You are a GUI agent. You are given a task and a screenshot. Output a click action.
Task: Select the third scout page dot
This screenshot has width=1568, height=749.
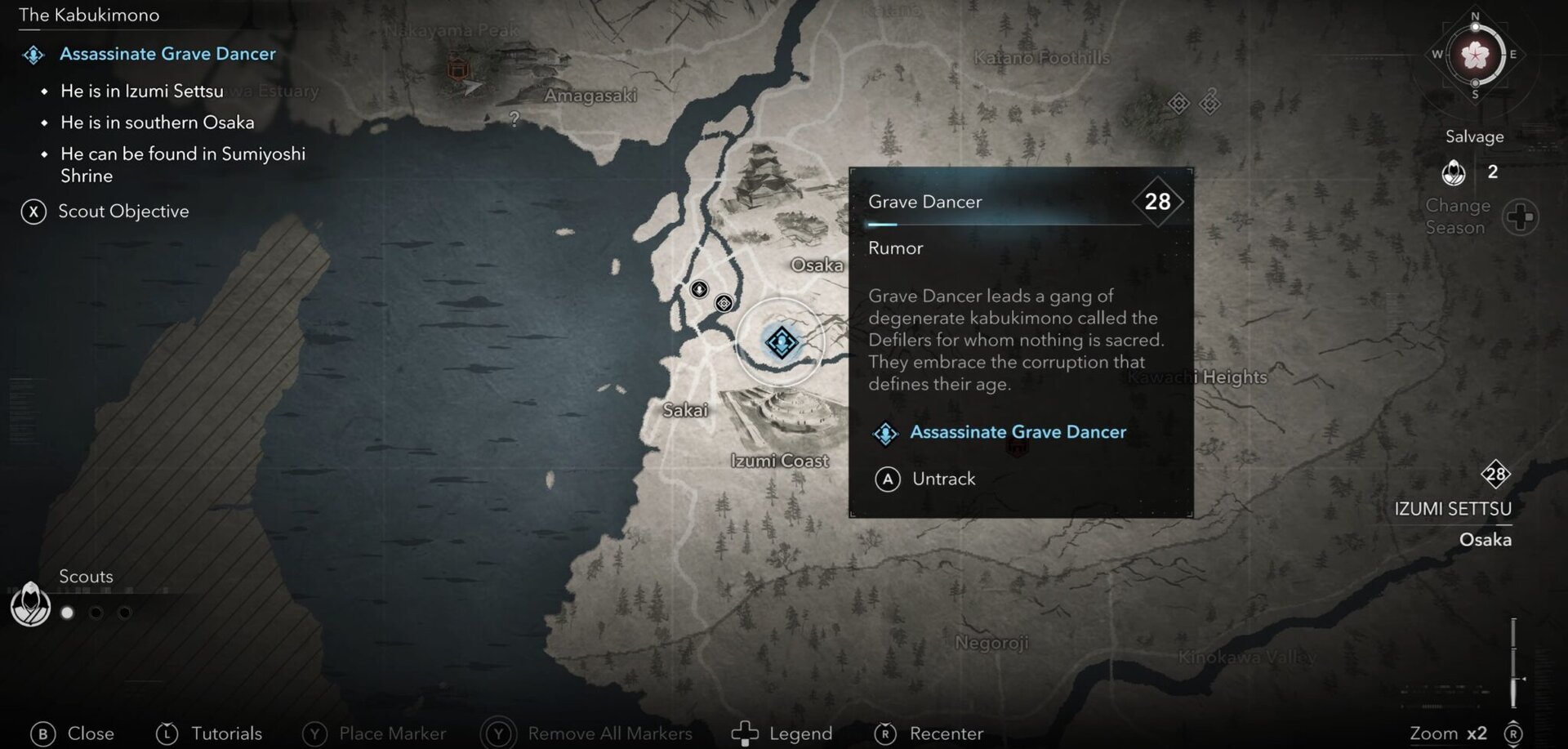coord(124,613)
